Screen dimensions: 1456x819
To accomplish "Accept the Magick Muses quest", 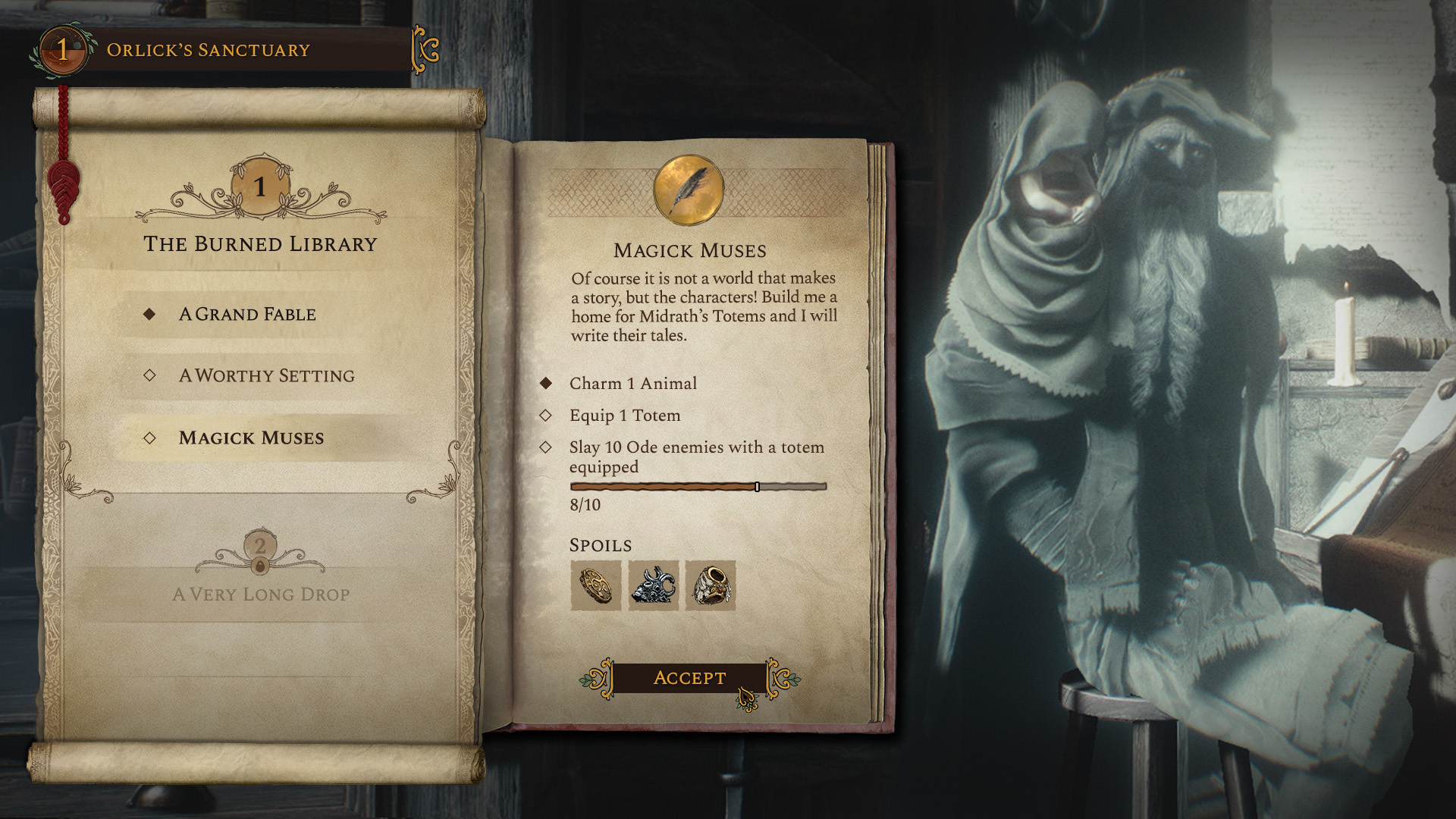I will coord(689,678).
